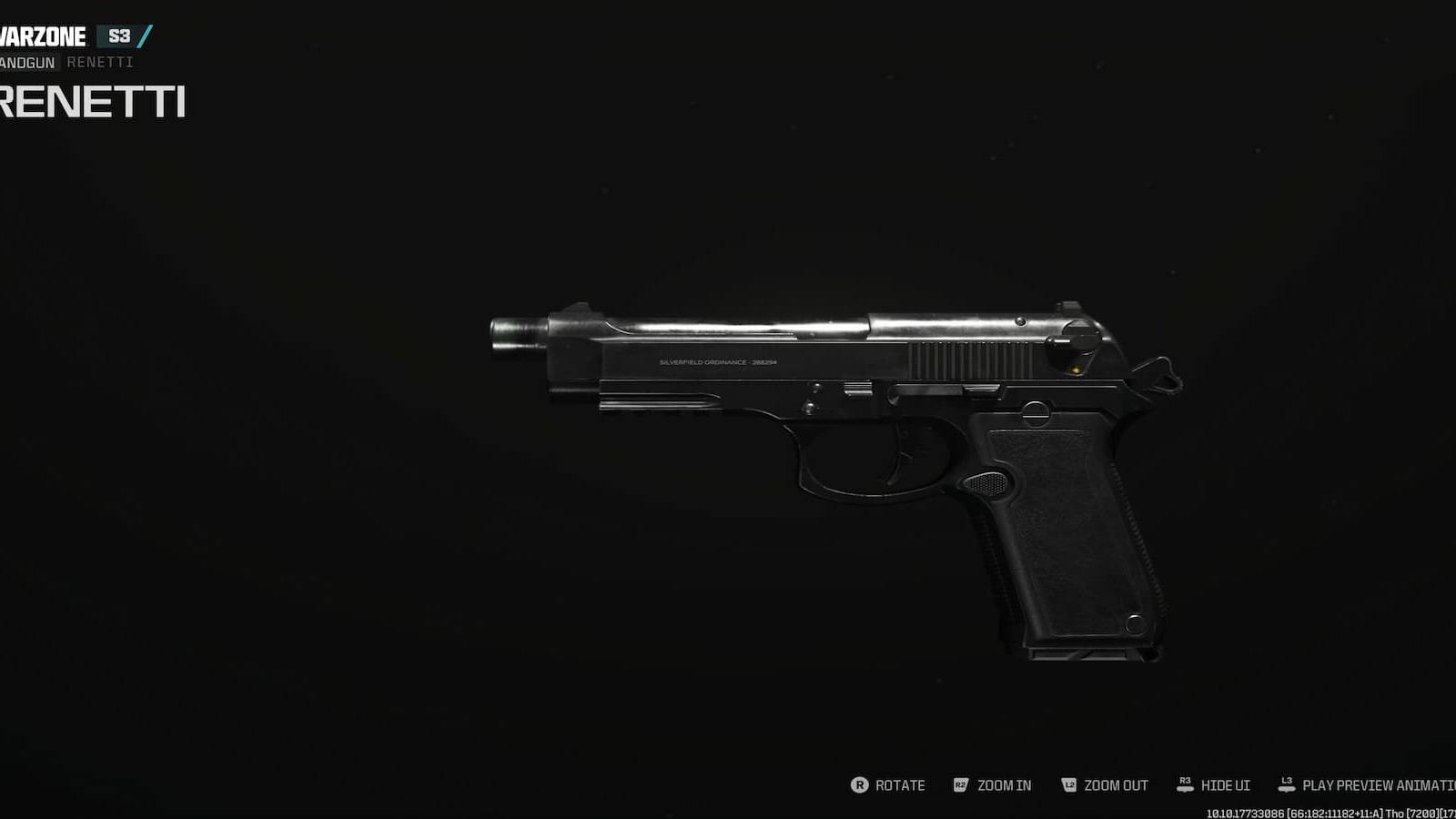
Task: Click the L3 stick icon for preview animation
Action: (1288, 785)
